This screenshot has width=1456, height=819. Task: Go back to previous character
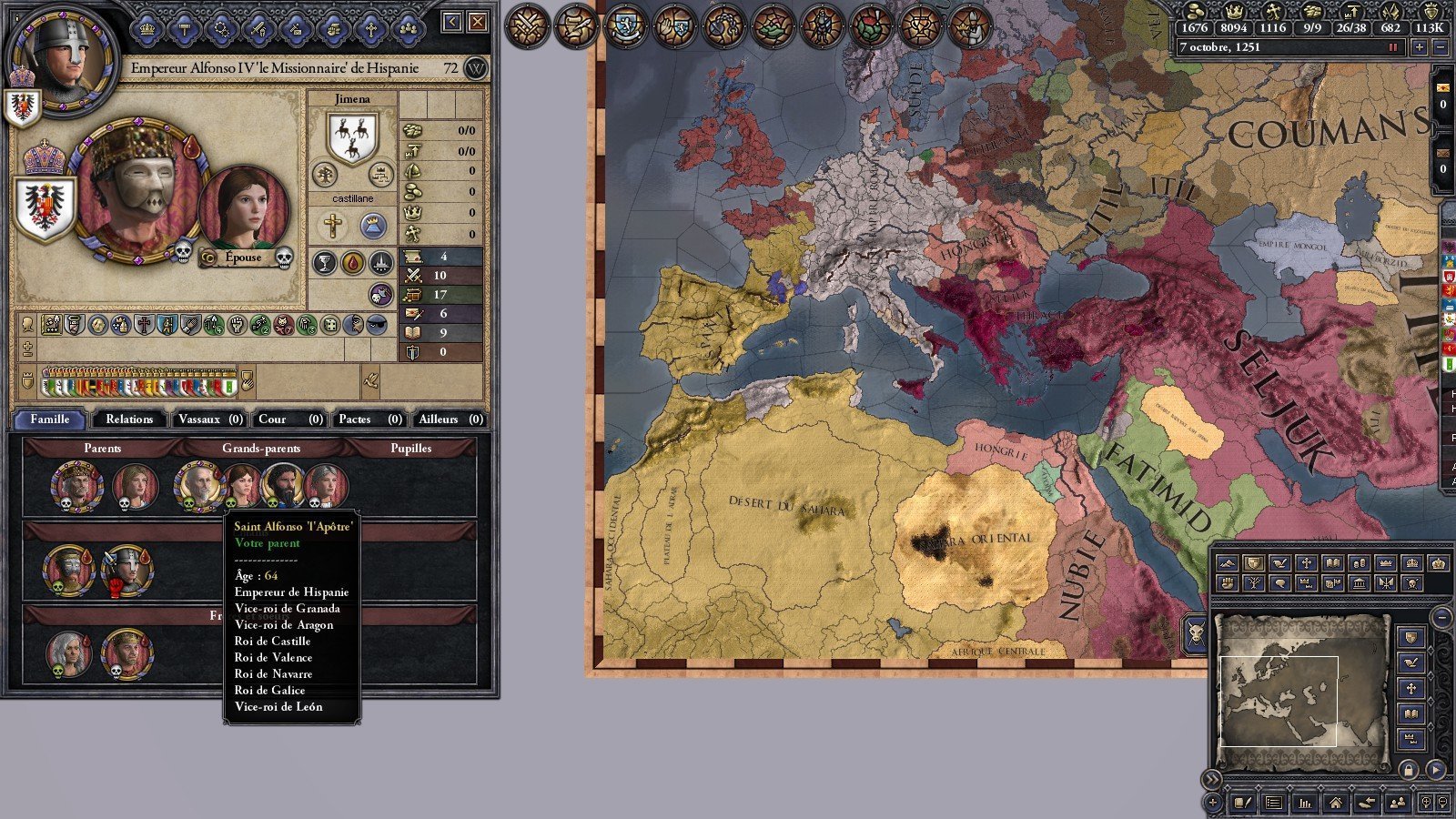pyautogui.click(x=452, y=22)
